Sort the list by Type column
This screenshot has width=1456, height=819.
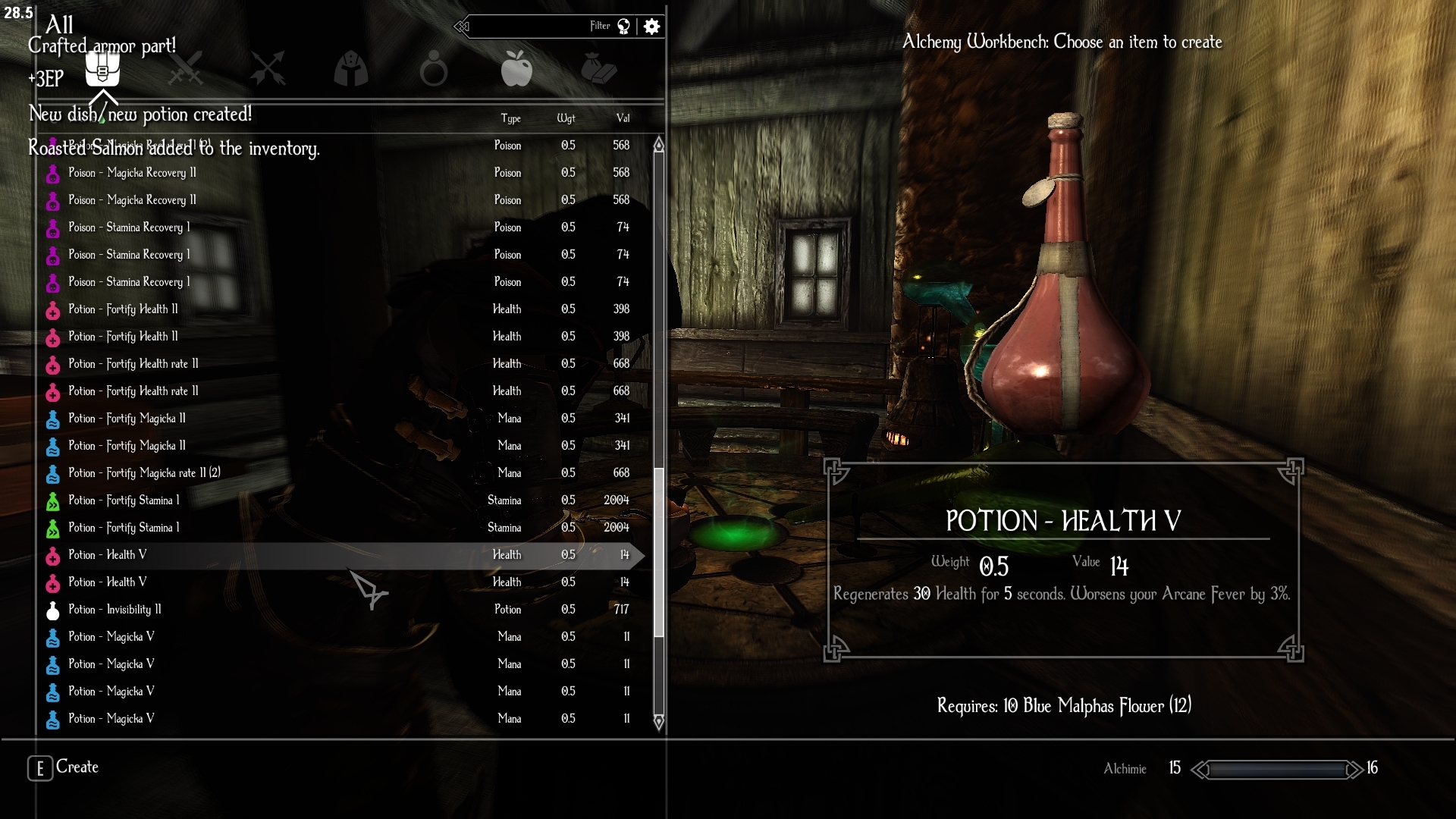click(x=510, y=118)
